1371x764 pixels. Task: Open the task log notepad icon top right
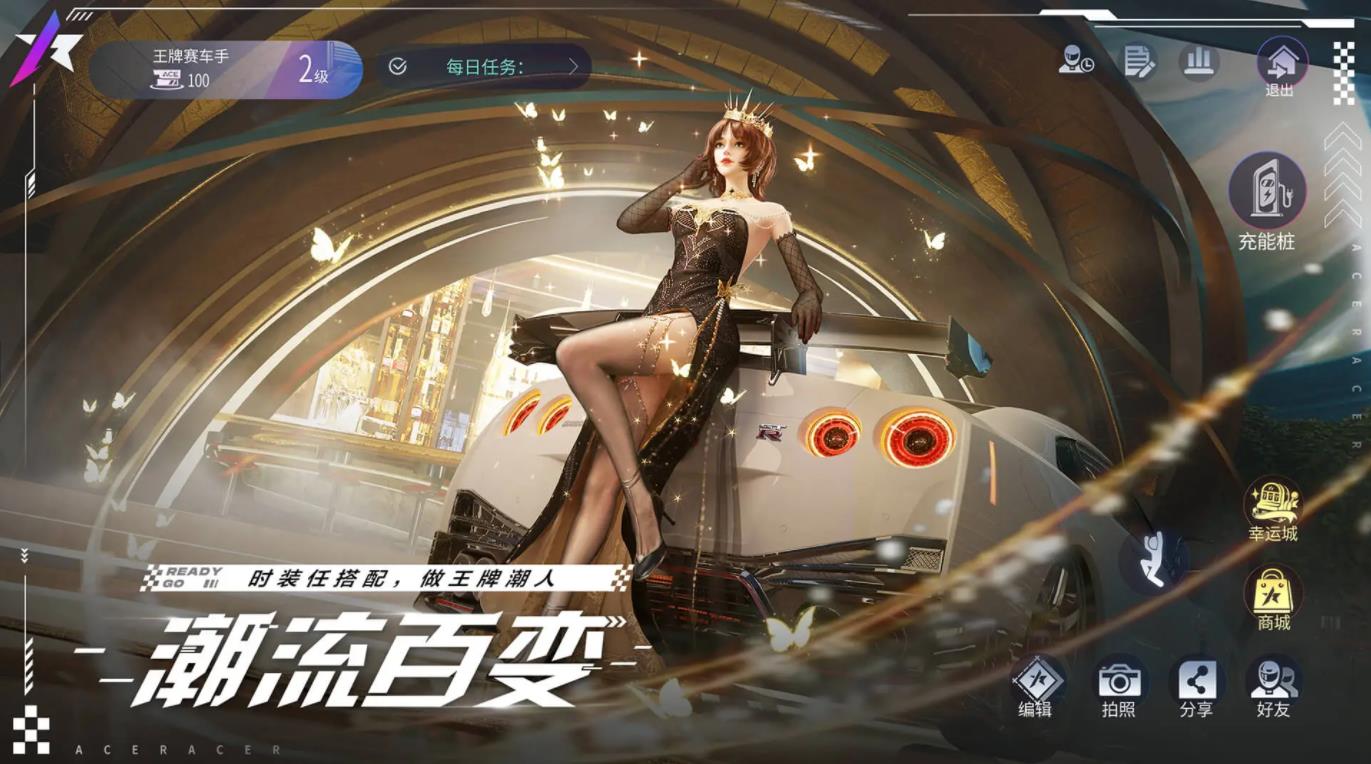point(1138,62)
